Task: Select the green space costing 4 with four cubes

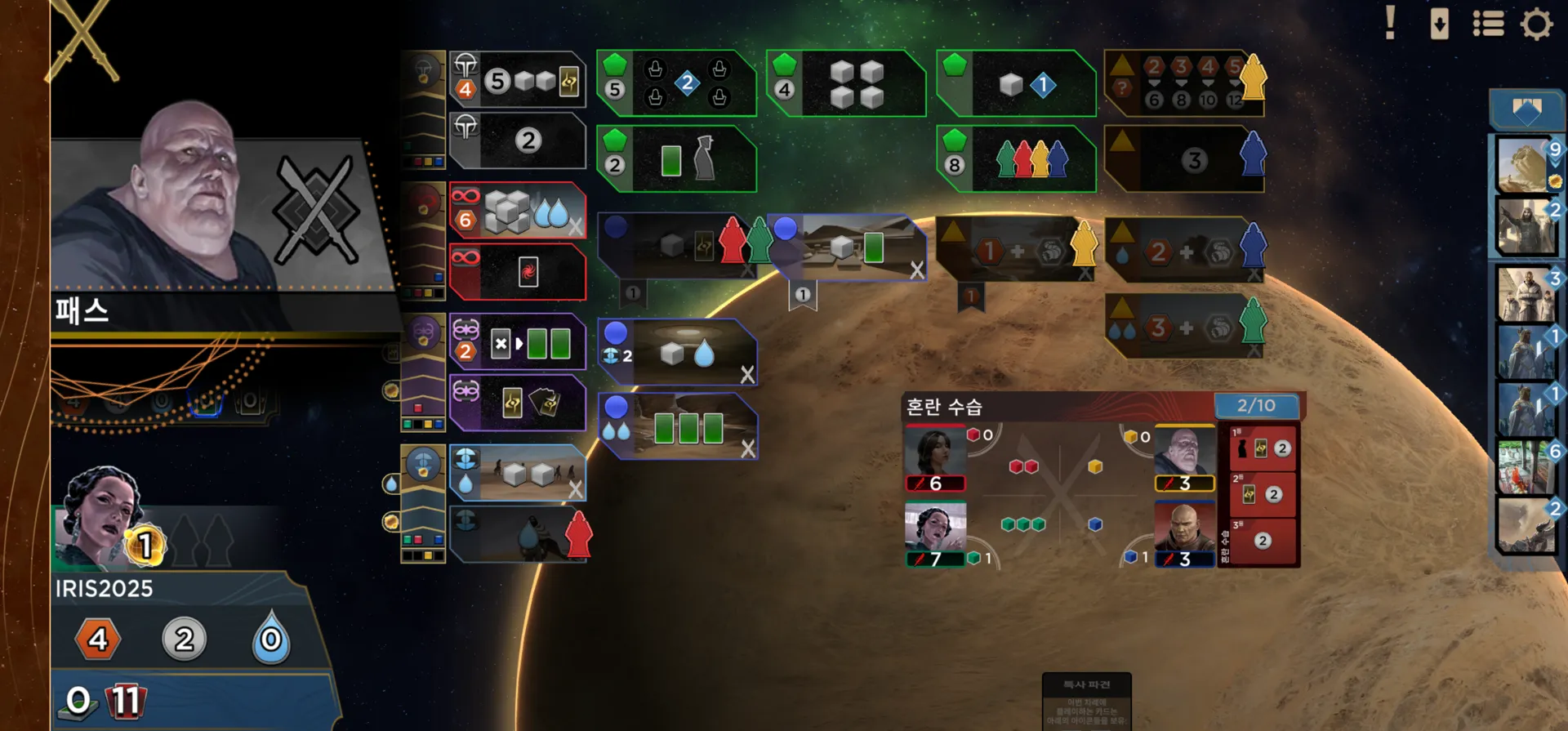Action: [x=846, y=83]
